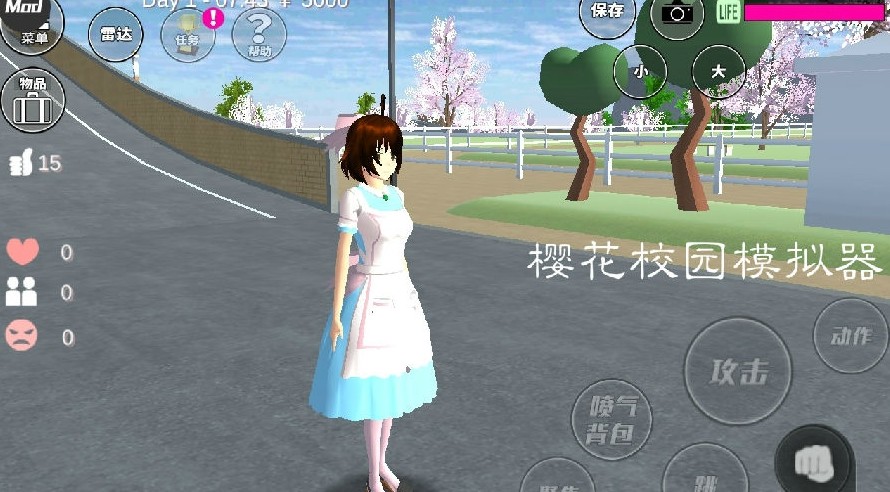Open the 动作 actions button

(x=850, y=336)
